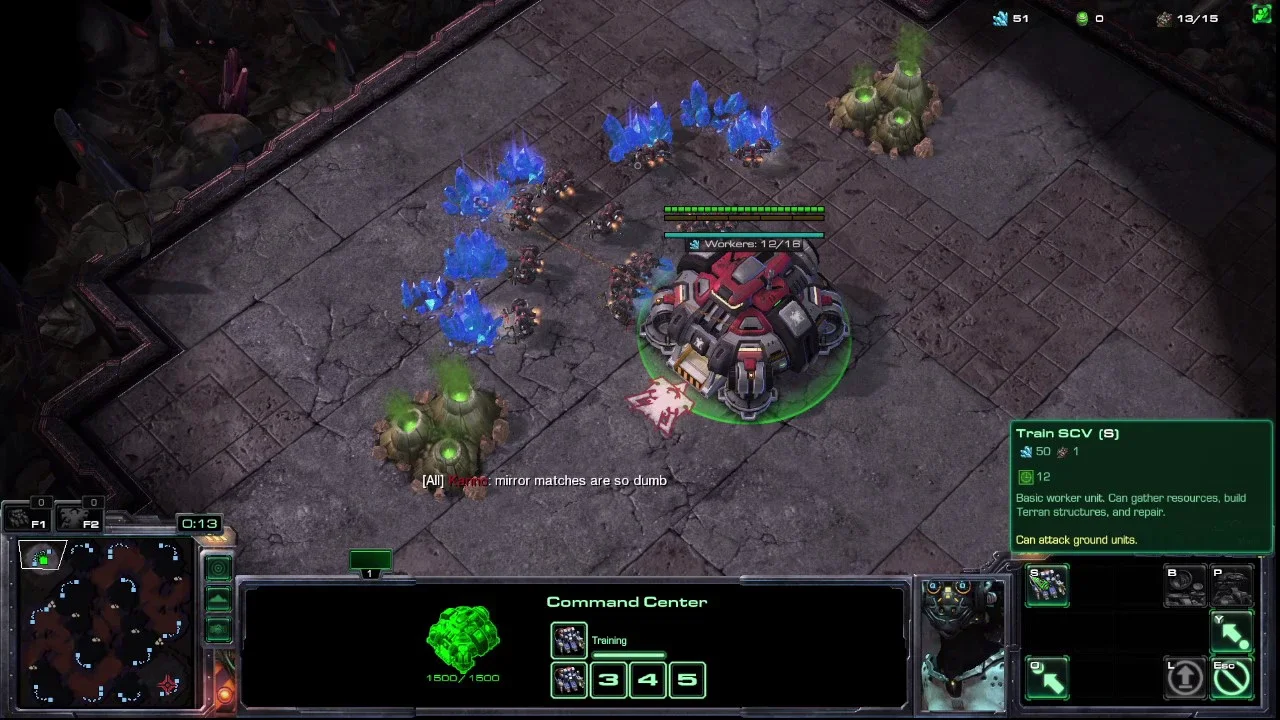The height and width of the screenshot is (720, 1280).
Task: Select the empty production queue slot 5
Action: (687, 680)
